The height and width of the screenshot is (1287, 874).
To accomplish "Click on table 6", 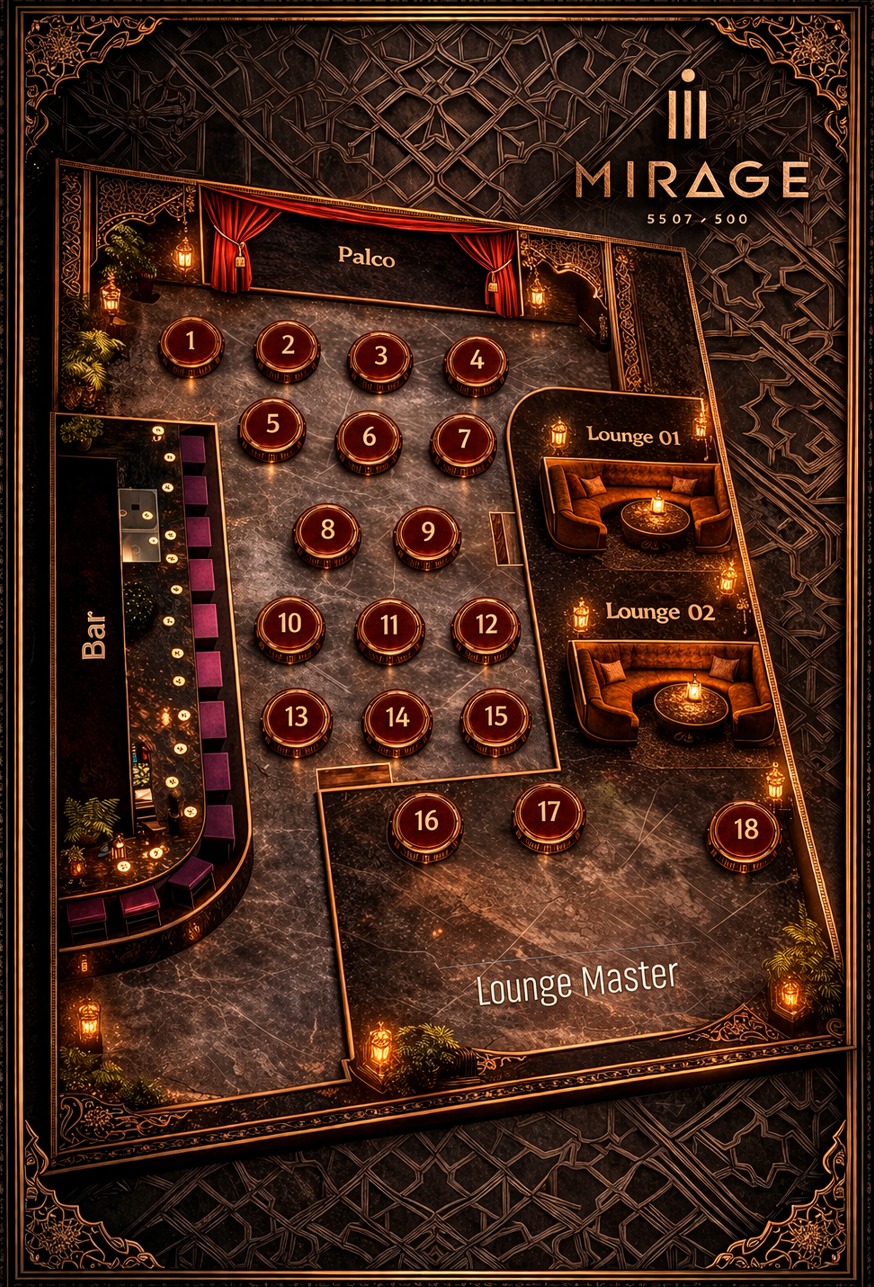I will click(368, 439).
